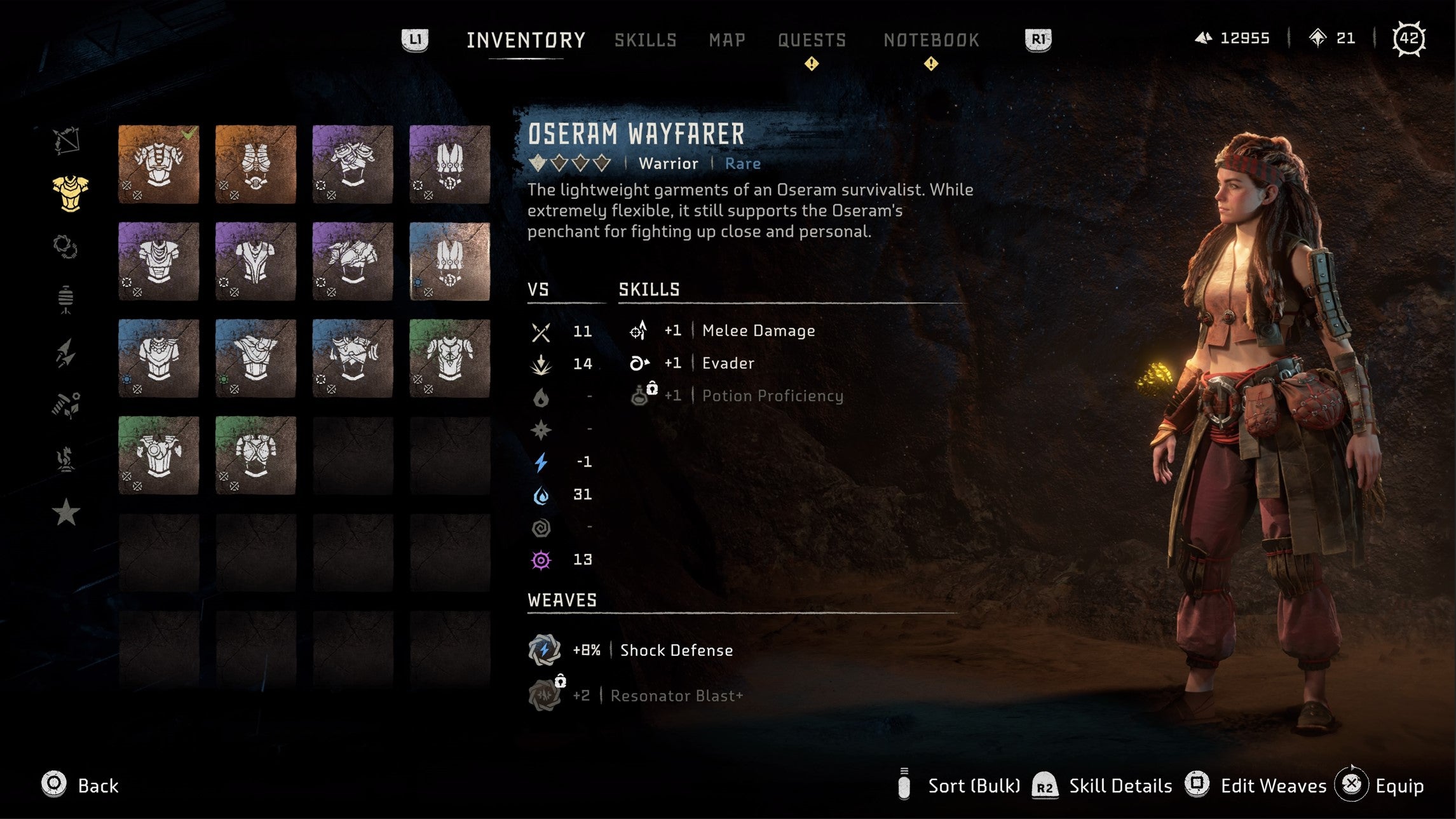Click the blue shock stat icon showing -1
Screen dimensions: 1456x819
541,462
